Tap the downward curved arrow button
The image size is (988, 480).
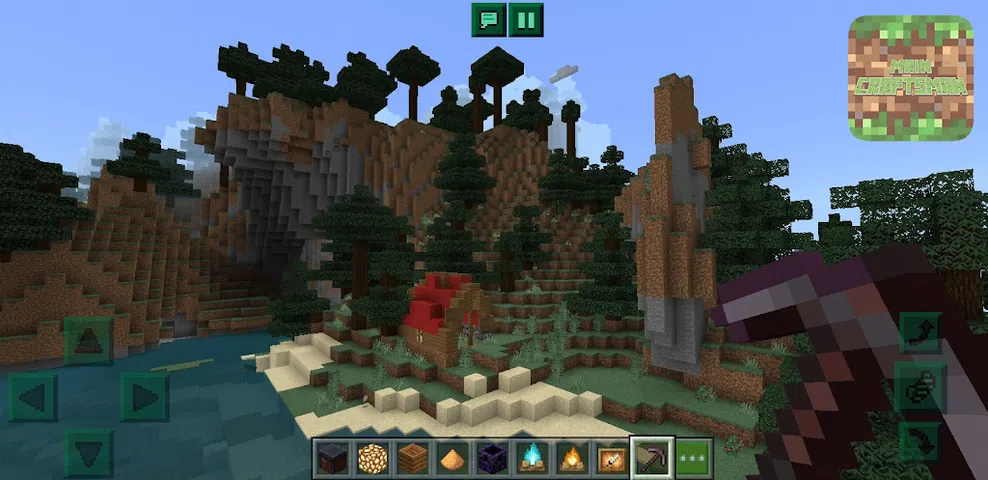(x=919, y=441)
